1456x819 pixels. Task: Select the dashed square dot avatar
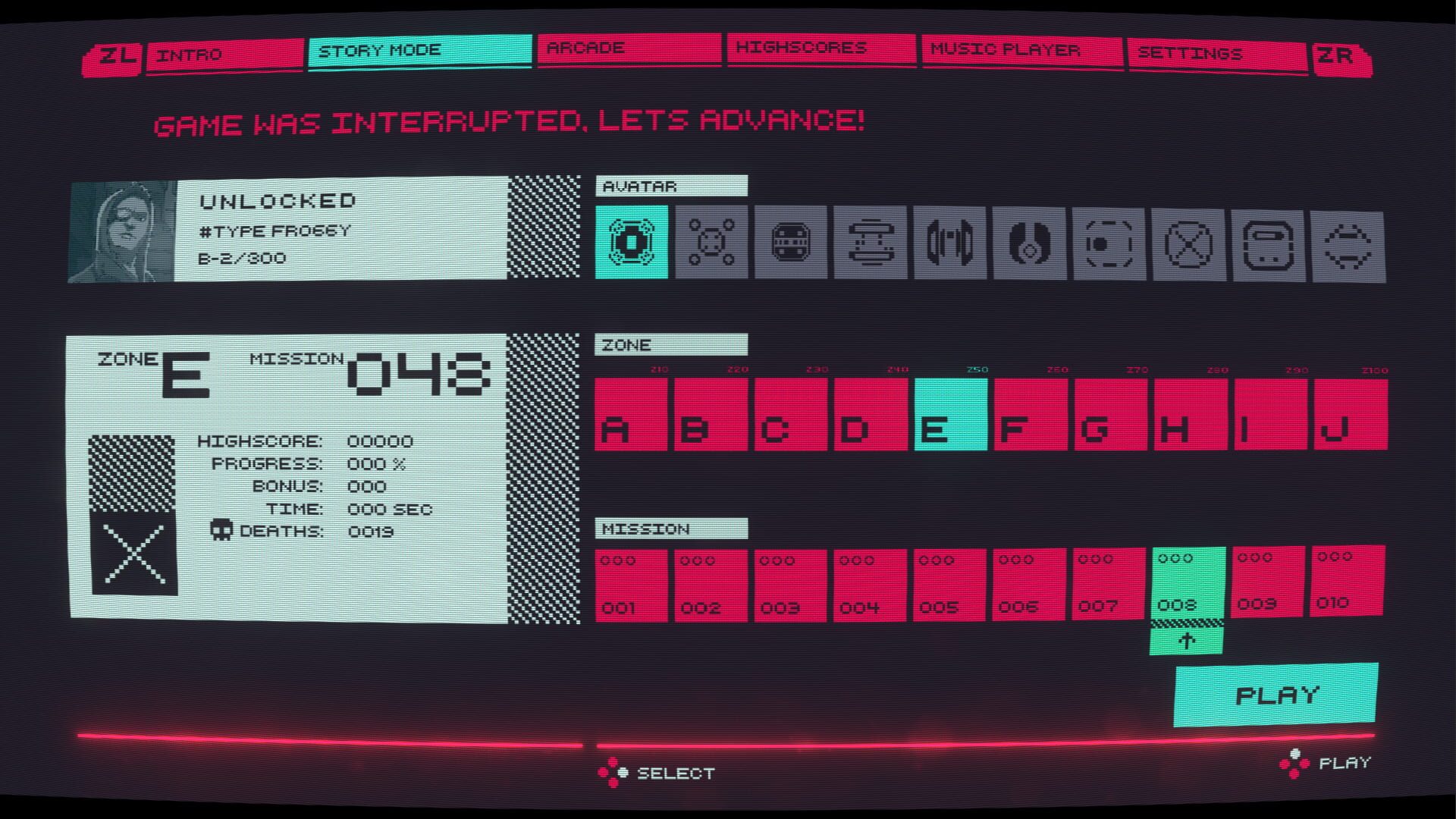[1109, 244]
